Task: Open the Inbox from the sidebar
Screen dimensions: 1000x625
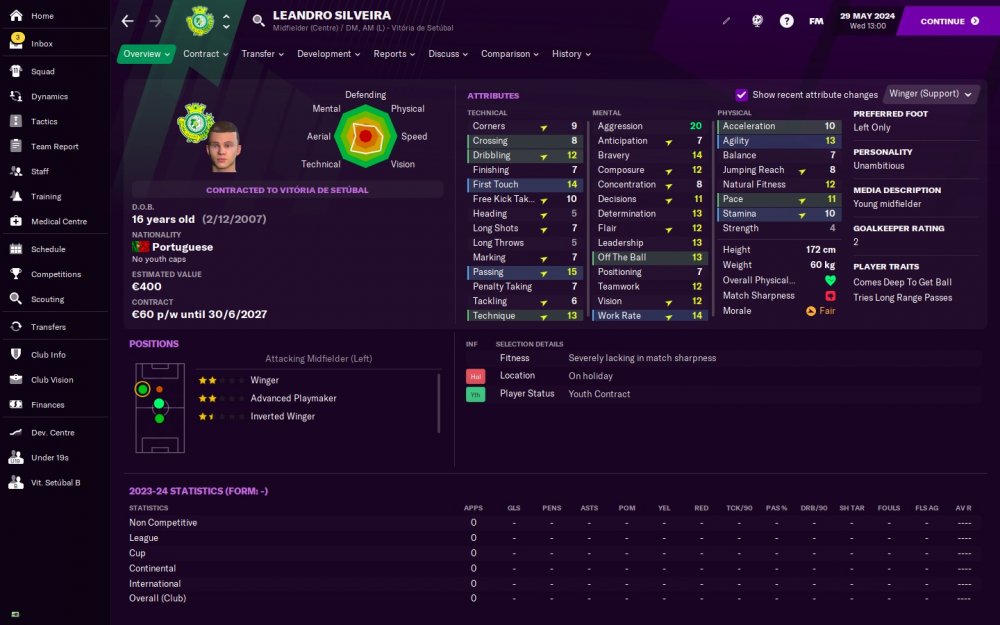Action: tap(42, 44)
